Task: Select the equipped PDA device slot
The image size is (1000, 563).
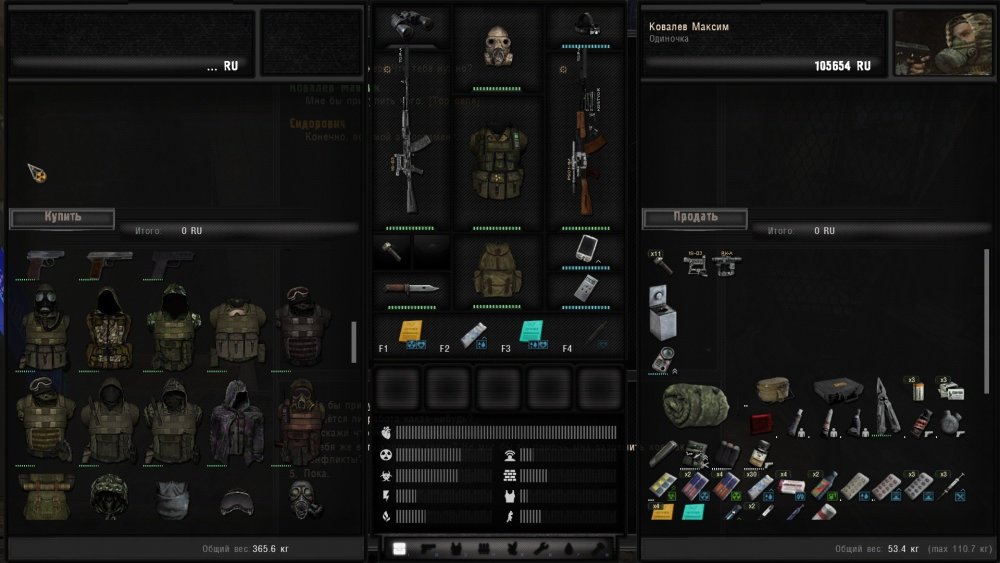Action: coord(585,248)
